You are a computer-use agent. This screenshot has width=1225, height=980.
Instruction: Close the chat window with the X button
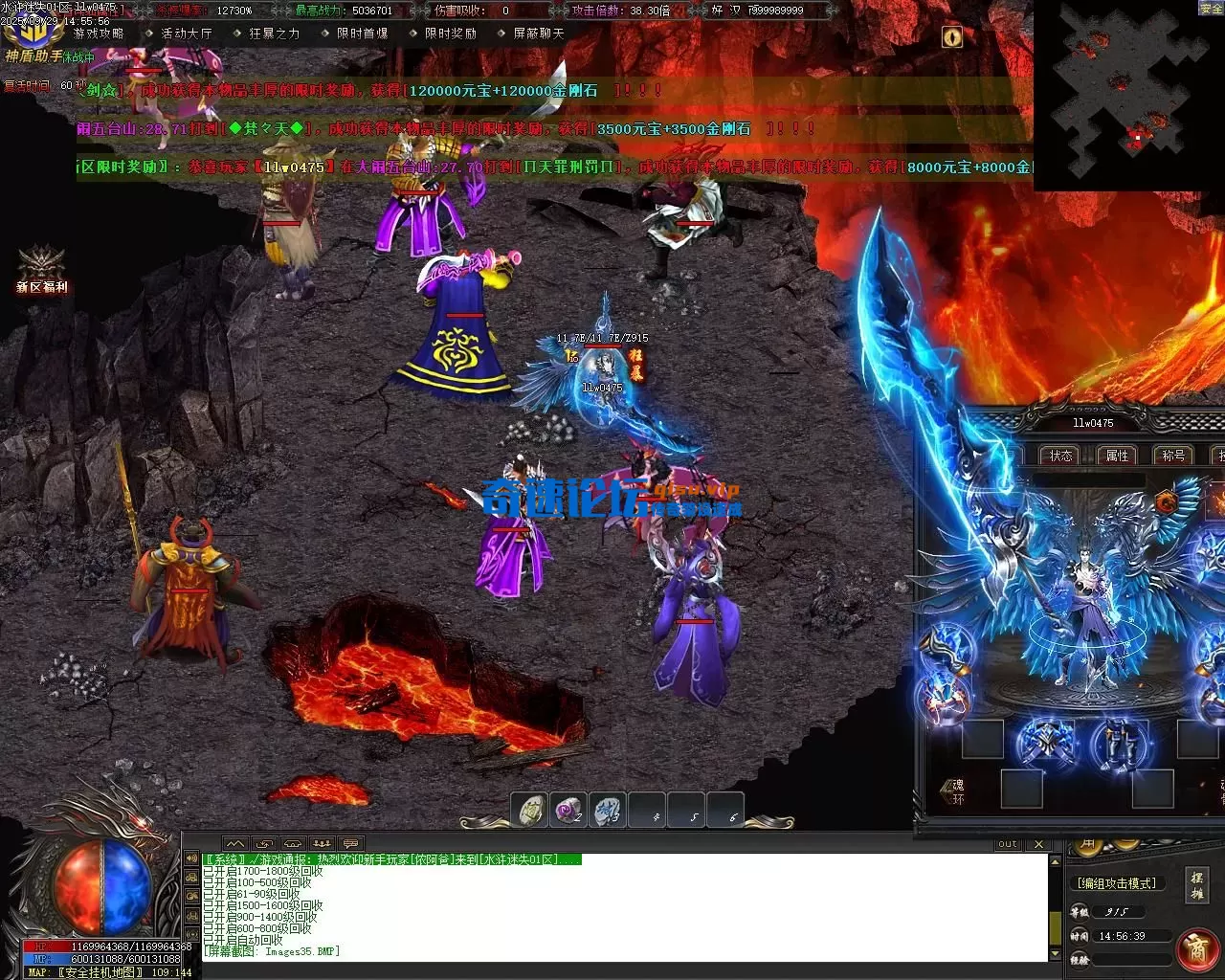click(x=1039, y=844)
